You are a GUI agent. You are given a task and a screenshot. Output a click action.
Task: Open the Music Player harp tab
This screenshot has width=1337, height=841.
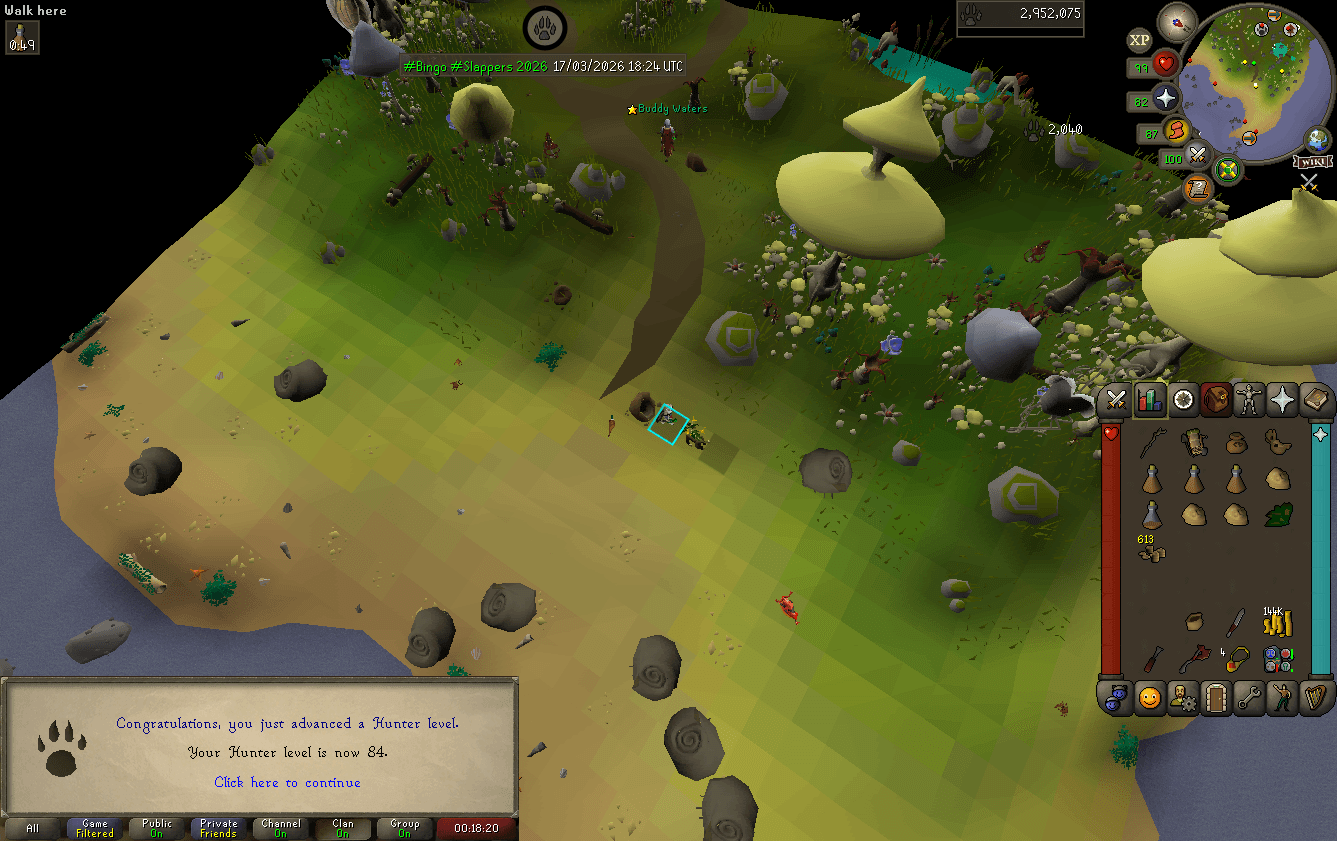(1317, 698)
